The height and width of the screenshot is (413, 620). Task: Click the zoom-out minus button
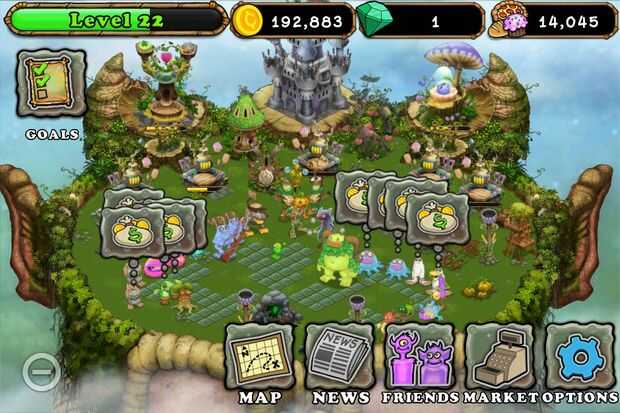41,372
